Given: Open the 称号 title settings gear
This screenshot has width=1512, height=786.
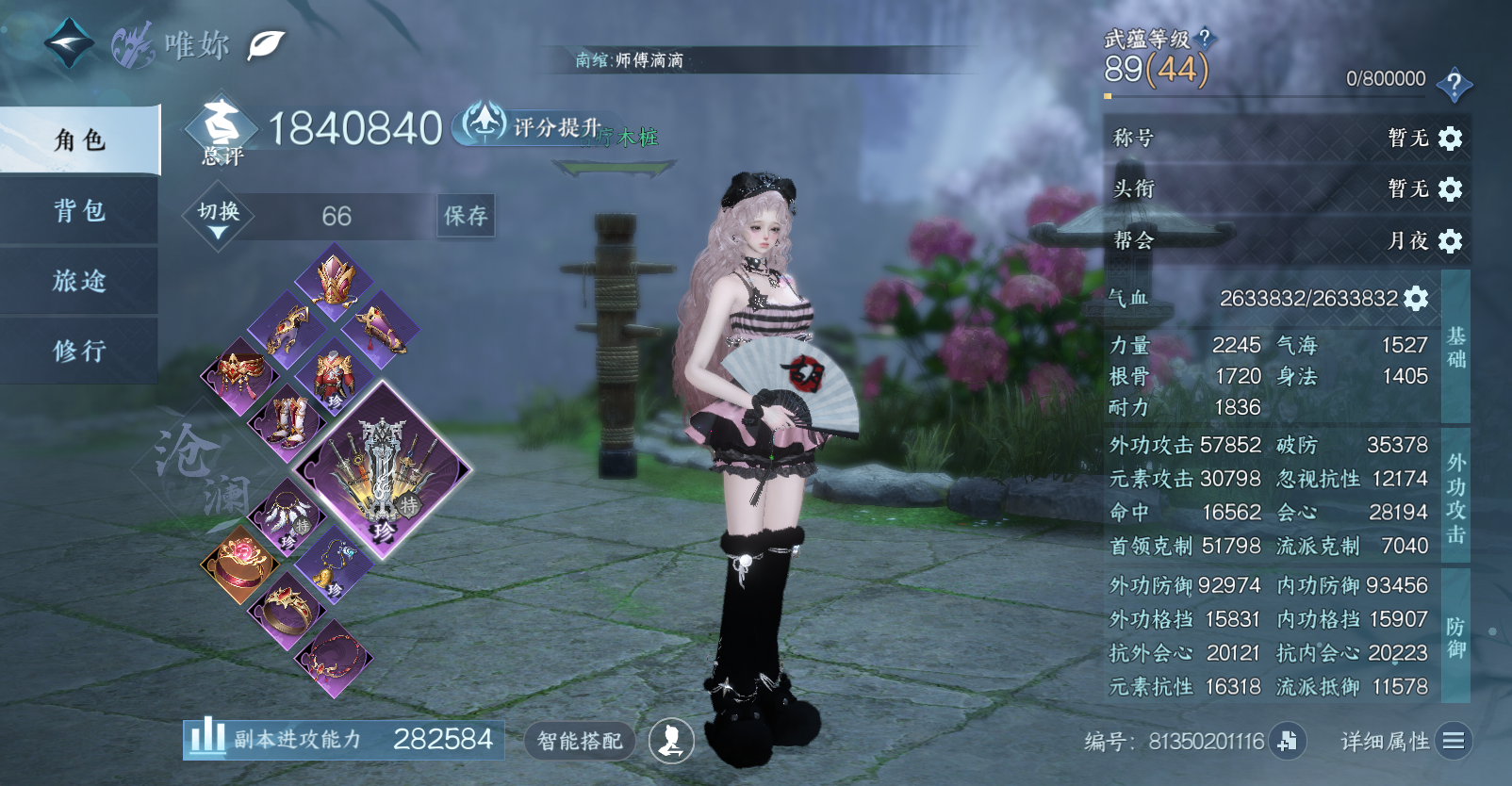Looking at the screenshot, I should point(1450,139).
